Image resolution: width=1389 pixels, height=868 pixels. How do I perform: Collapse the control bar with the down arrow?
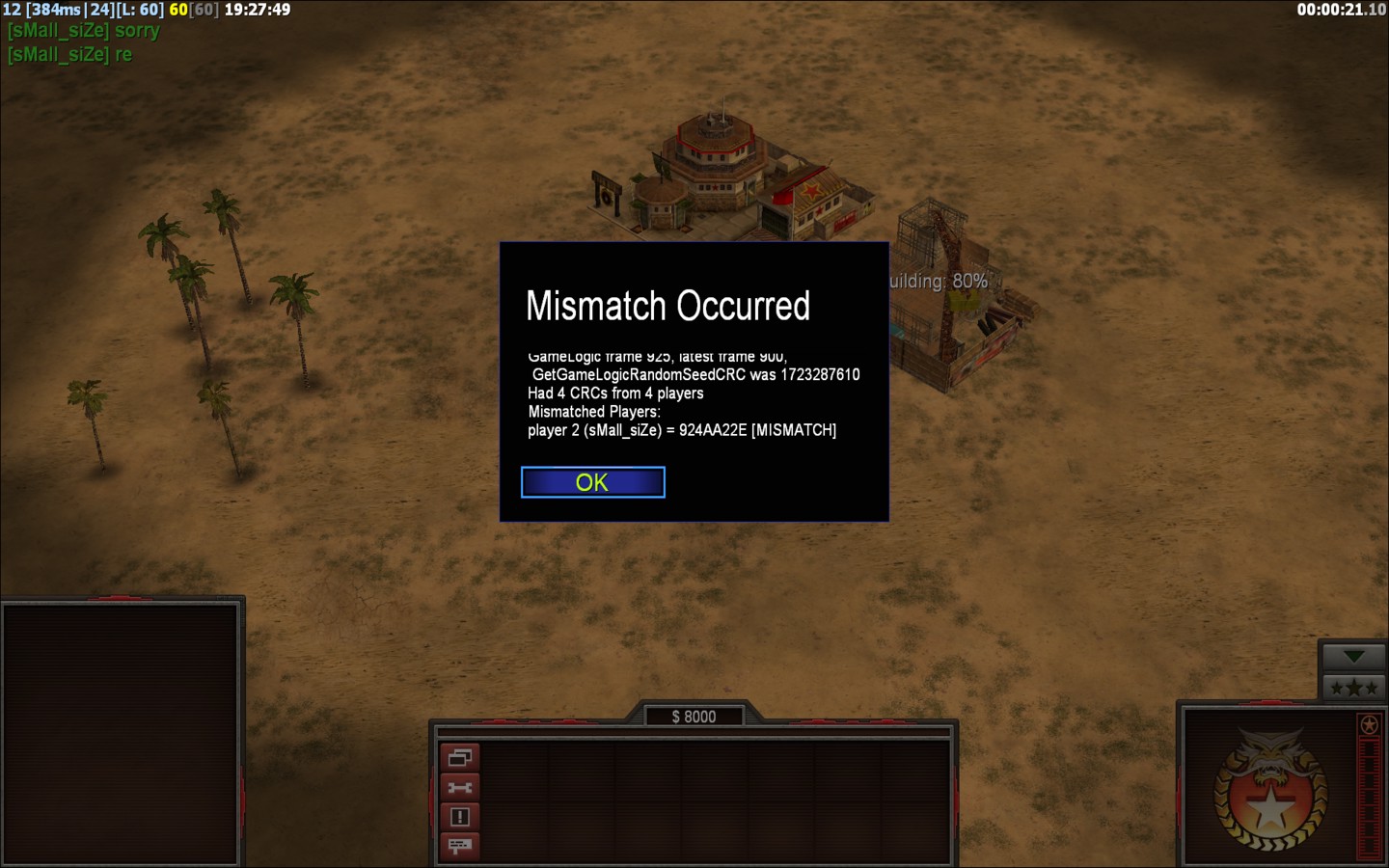(x=1353, y=657)
